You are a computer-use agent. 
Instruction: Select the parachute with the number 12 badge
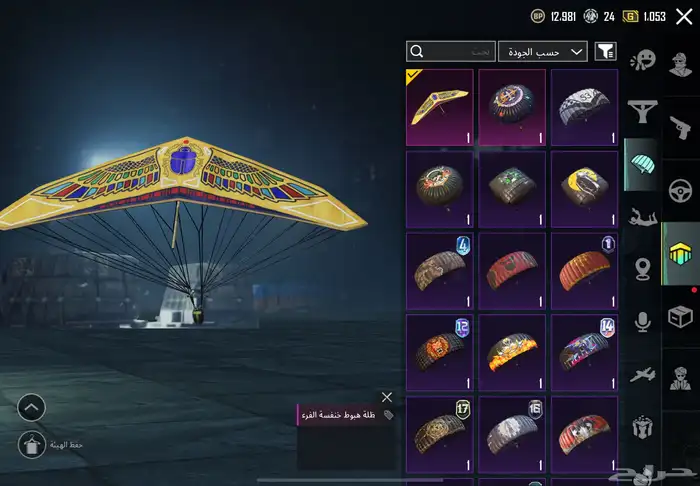click(x=440, y=353)
